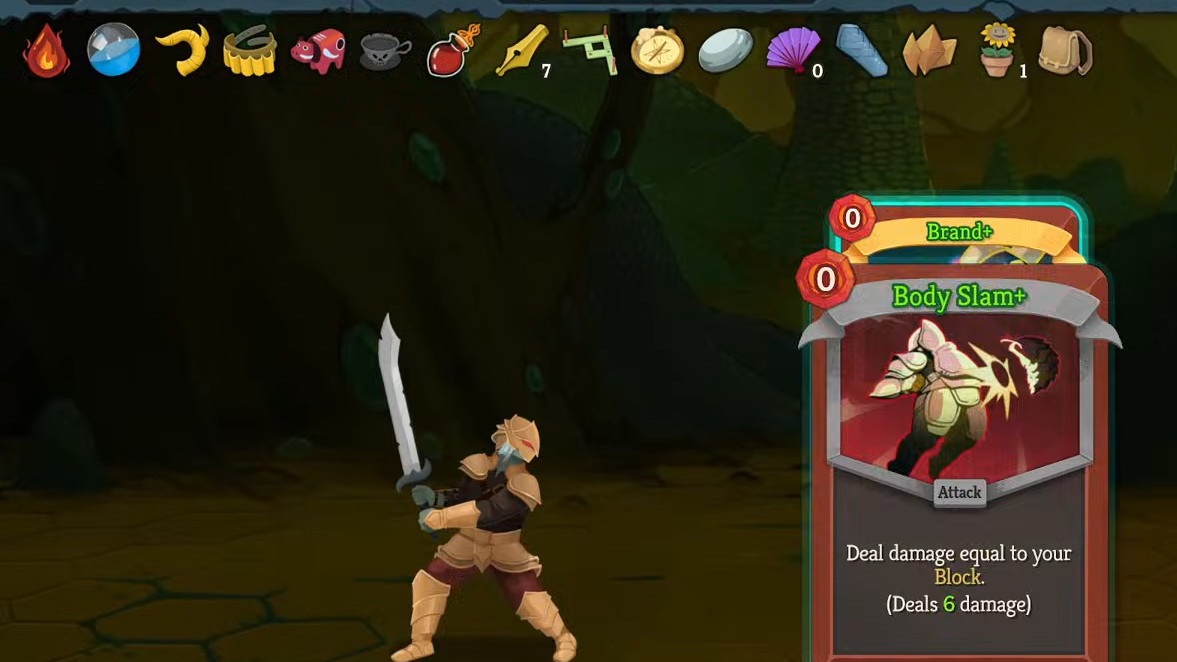Check the gray stone relic
This screenshot has height=662, width=1177.
tap(725, 50)
